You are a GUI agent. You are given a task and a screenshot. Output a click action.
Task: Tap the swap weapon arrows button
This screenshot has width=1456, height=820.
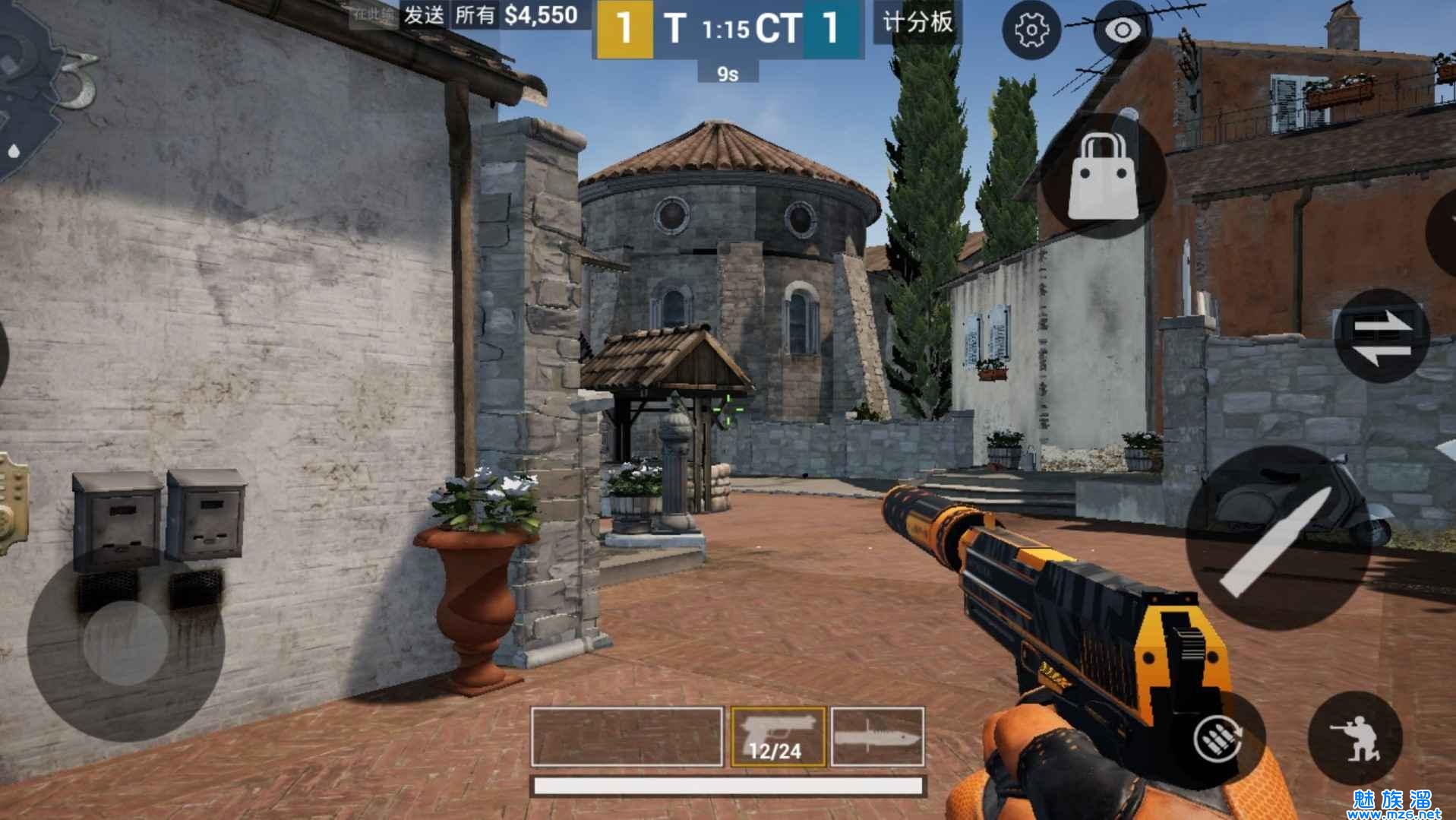click(1381, 336)
